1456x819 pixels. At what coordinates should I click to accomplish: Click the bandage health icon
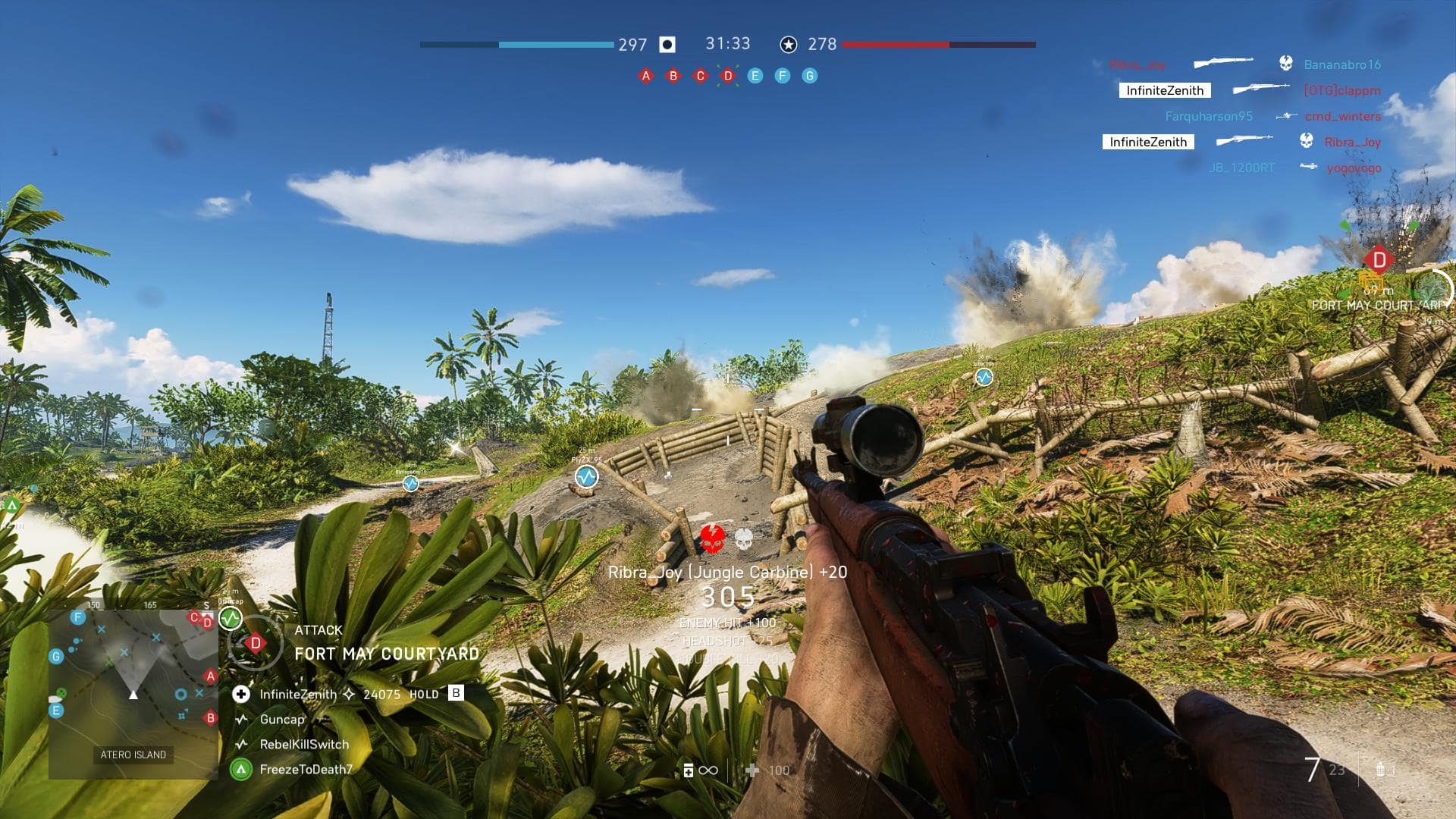752,770
